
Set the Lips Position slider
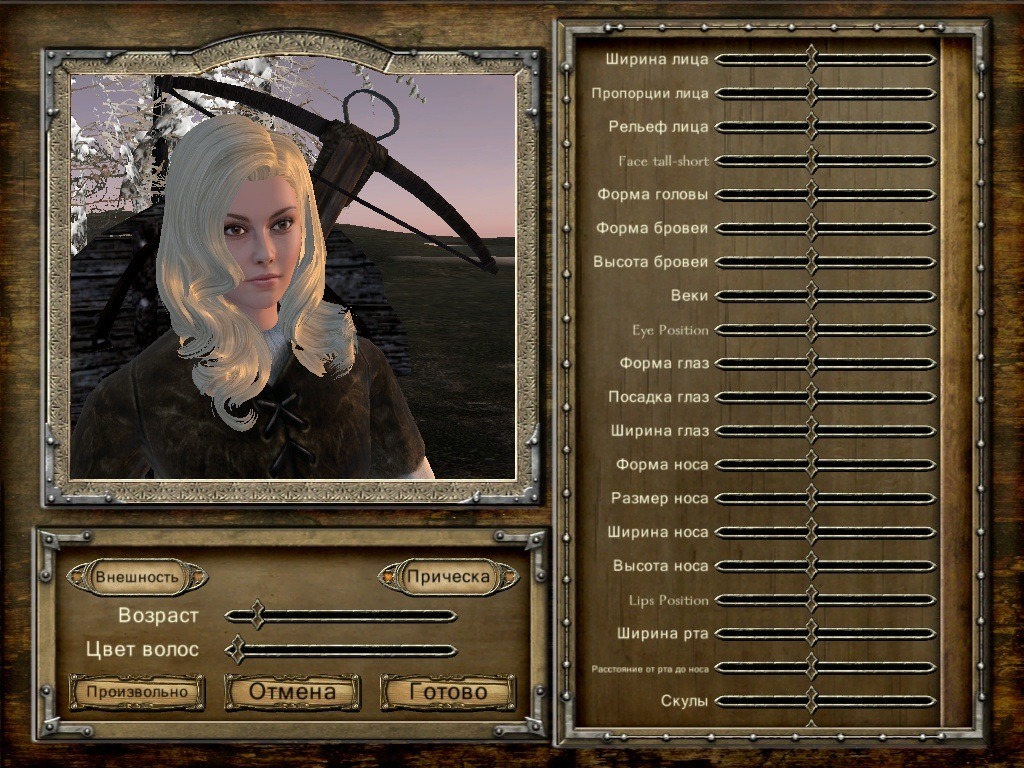[811, 600]
